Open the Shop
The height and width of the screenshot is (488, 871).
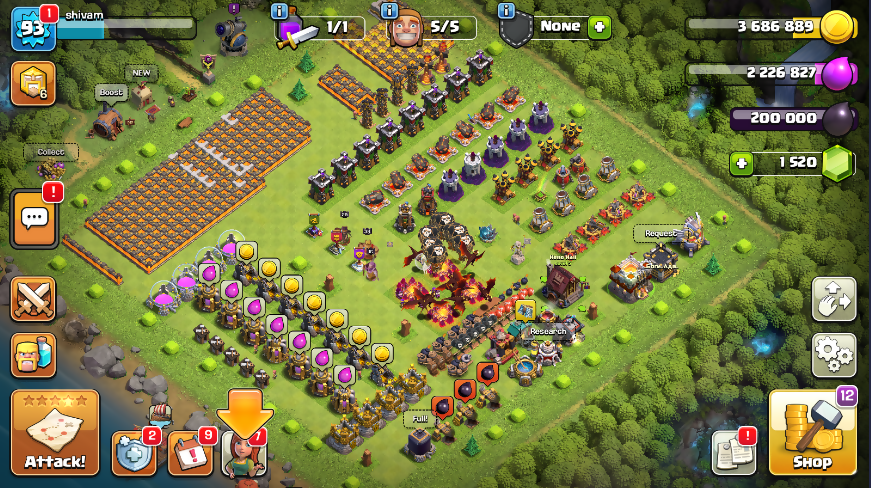812,433
